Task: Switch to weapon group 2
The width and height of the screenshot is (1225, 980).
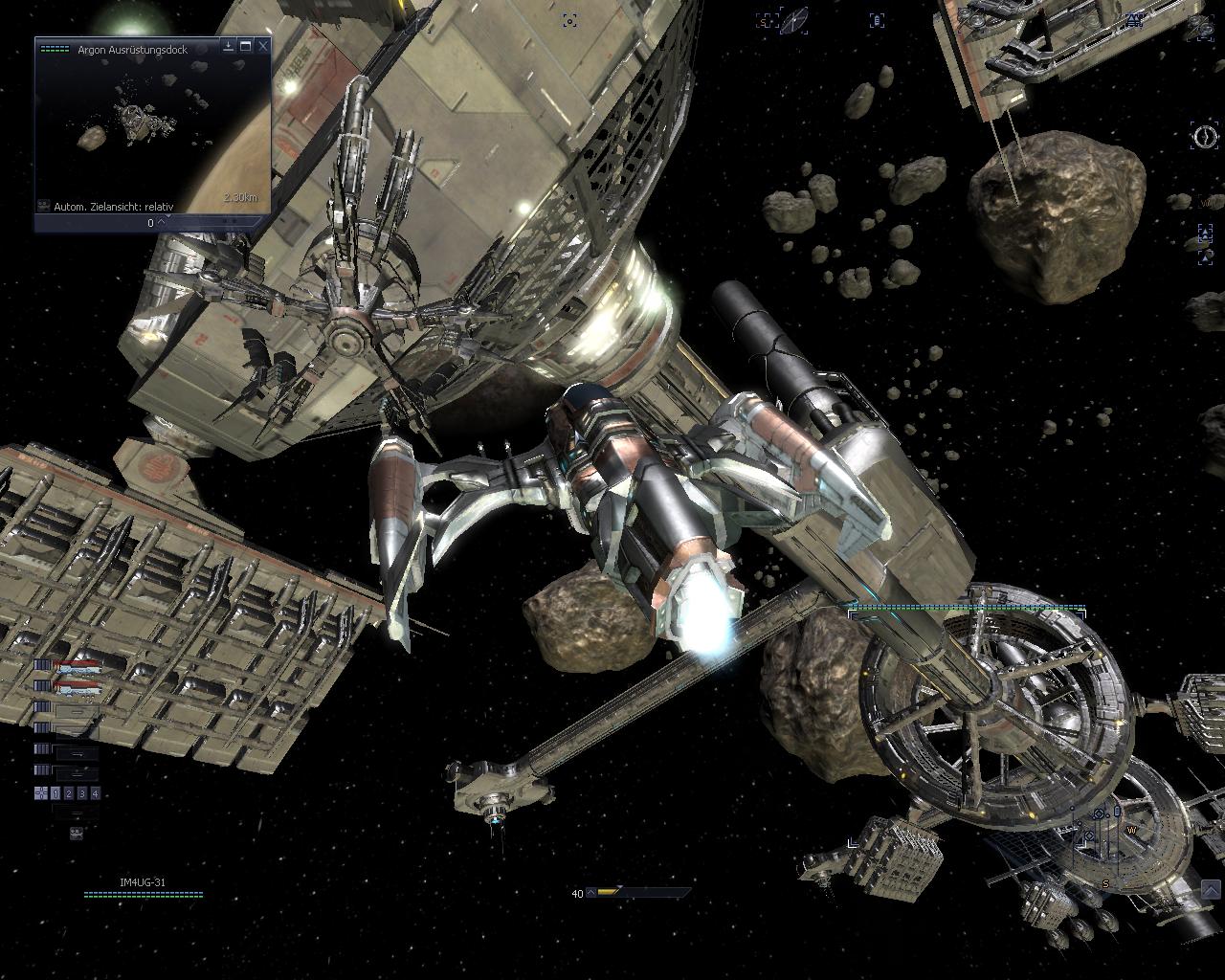Action: (69, 793)
